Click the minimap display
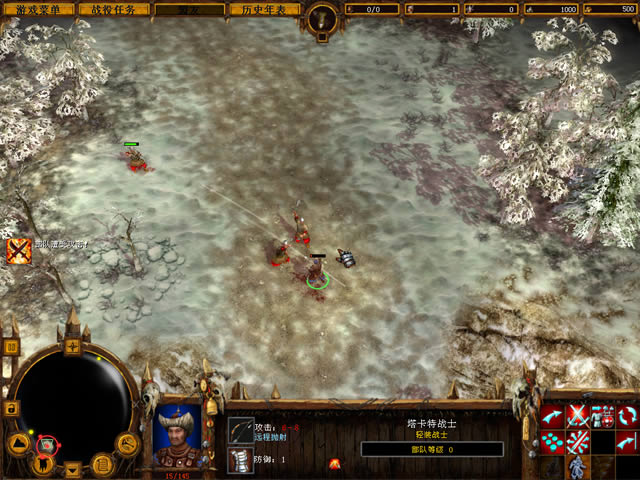The height and width of the screenshot is (480, 640). point(70,397)
